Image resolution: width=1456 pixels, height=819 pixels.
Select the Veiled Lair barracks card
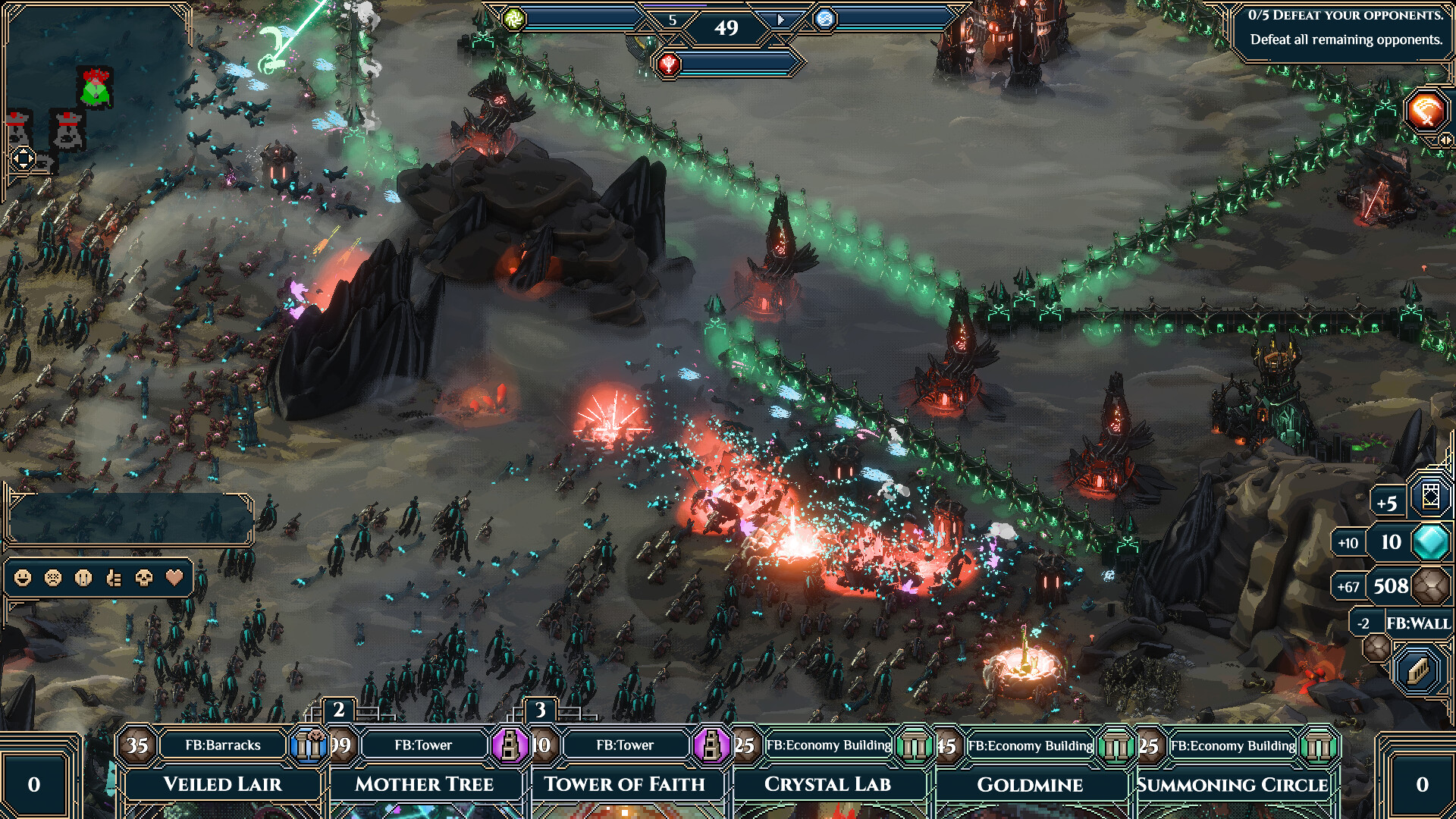click(x=222, y=783)
